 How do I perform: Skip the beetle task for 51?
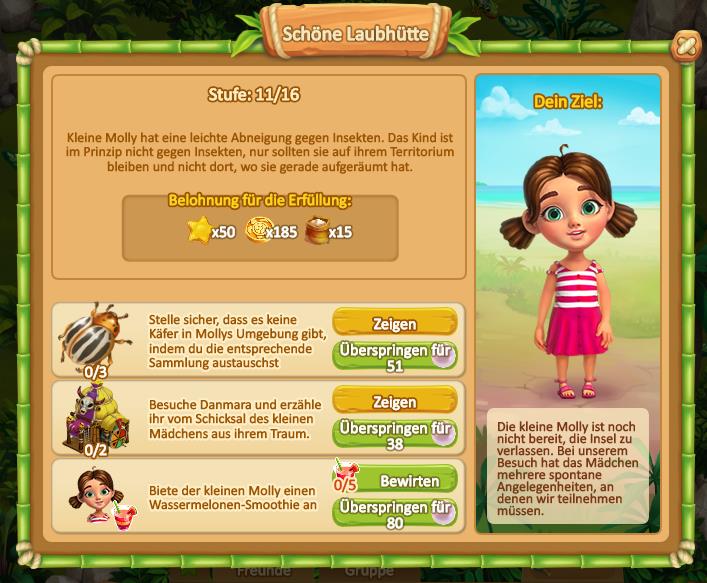click(394, 357)
